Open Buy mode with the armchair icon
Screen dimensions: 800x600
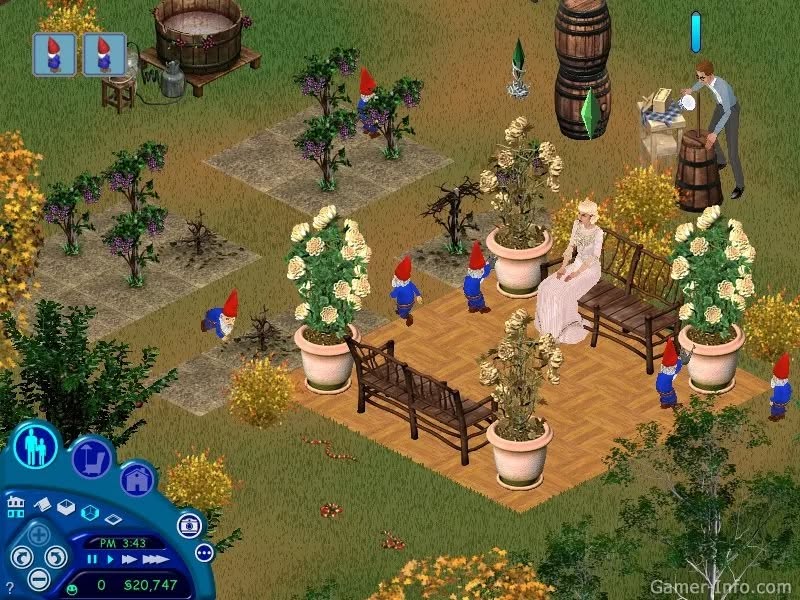pyautogui.click(x=92, y=458)
